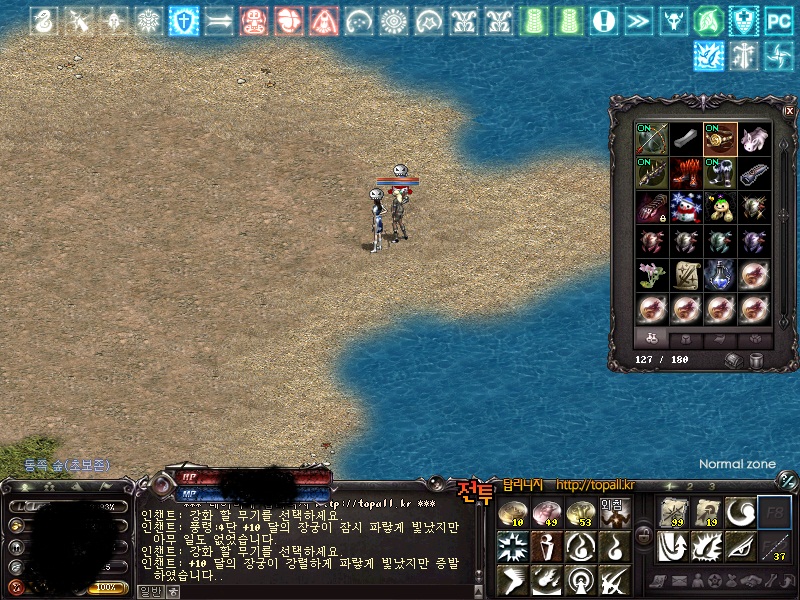Select the red flame boots item
The width and height of the screenshot is (800, 600).
(x=685, y=173)
